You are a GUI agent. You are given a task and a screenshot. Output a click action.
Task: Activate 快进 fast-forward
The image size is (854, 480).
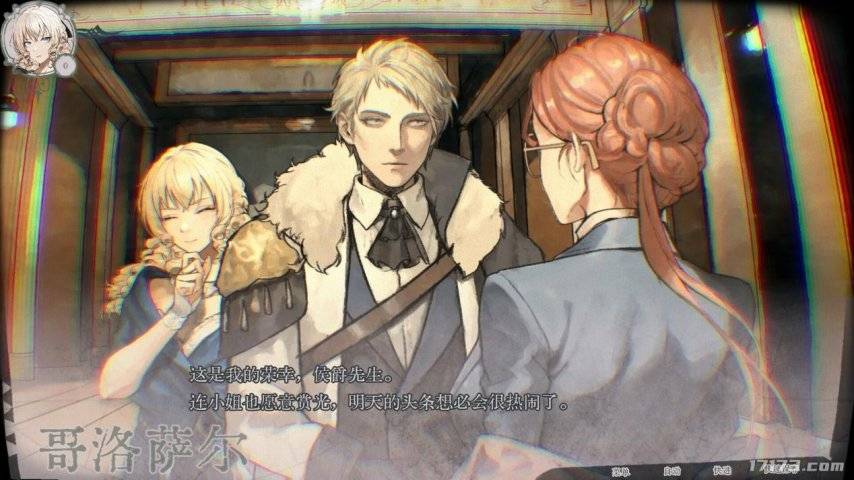(722, 468)
